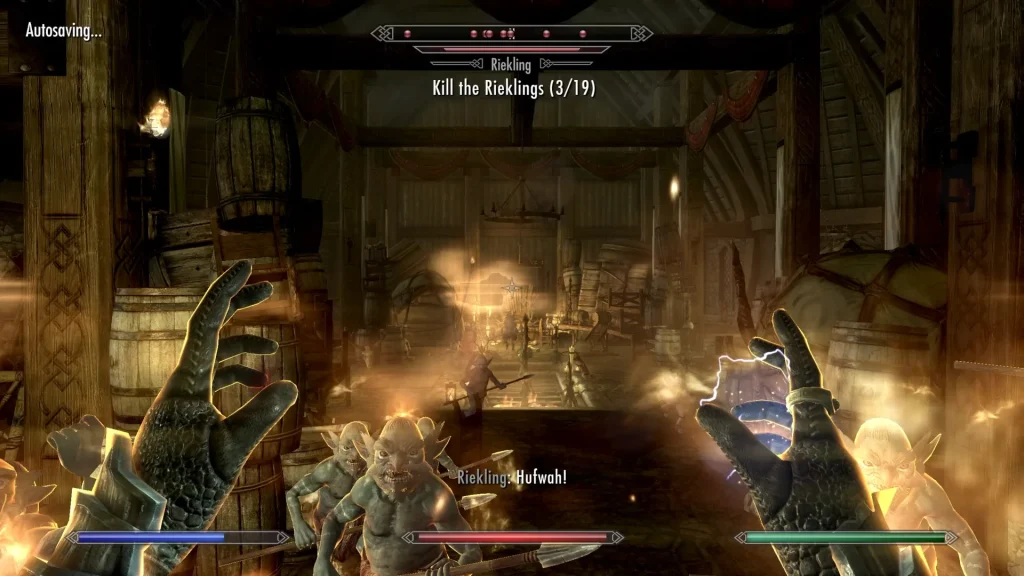Viewport: 1024px width, 576px height.
Task: Select the Kill the Rieklings objective tracker
Action: 513,88
